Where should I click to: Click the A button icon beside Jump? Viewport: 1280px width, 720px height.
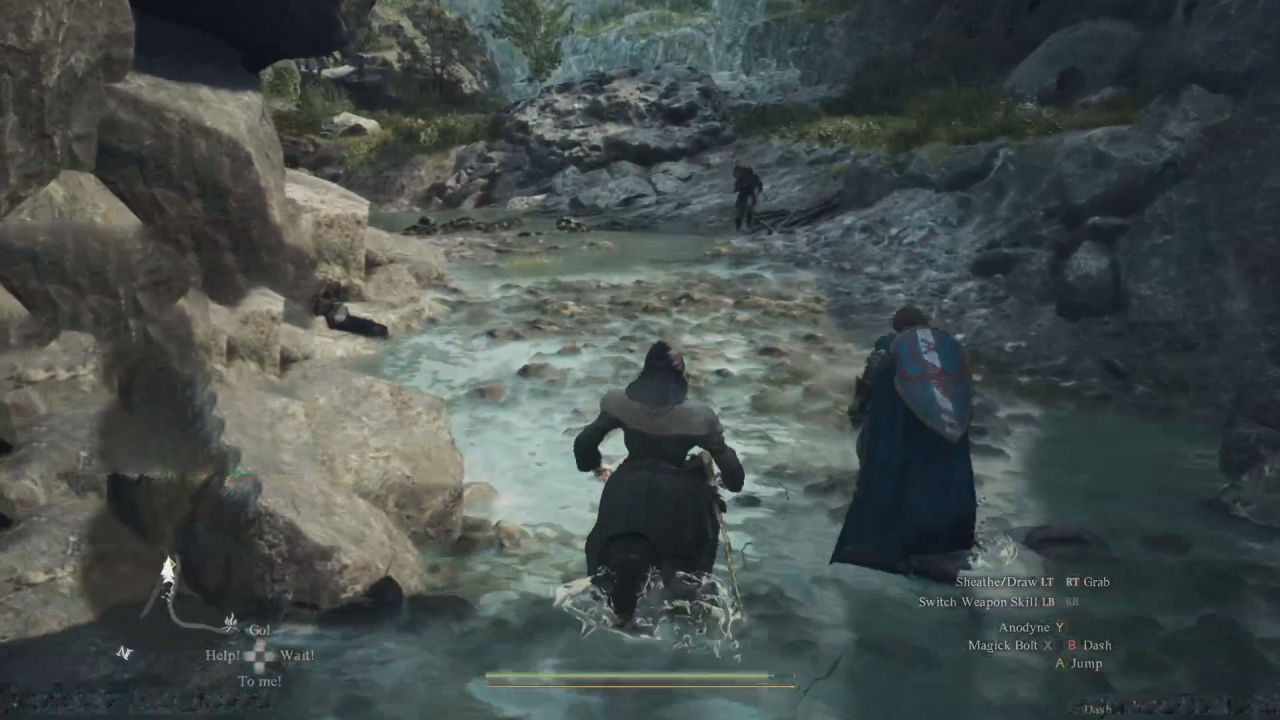(x=1059, y=663)
